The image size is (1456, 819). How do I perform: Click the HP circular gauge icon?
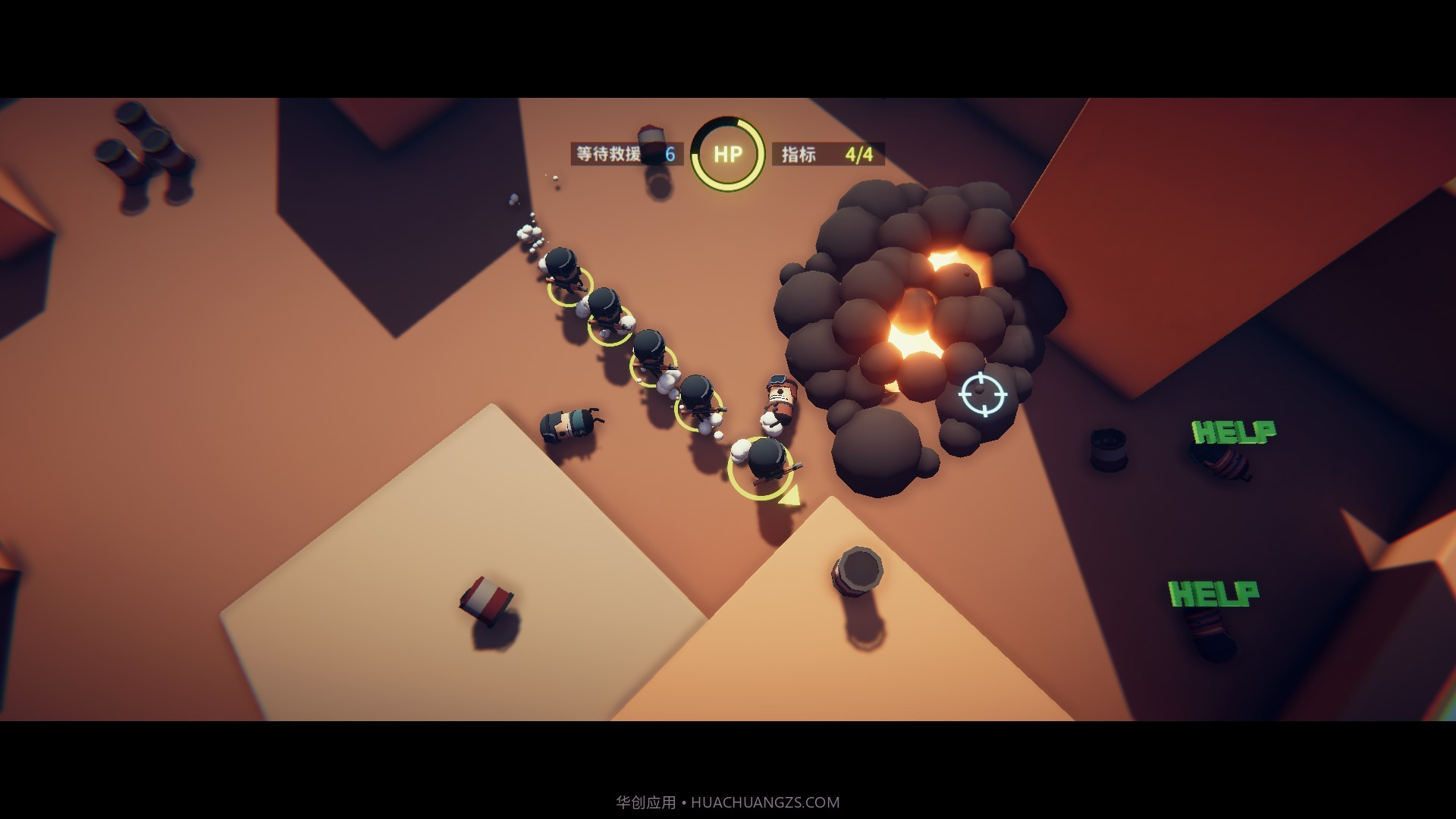click(726, 153)
